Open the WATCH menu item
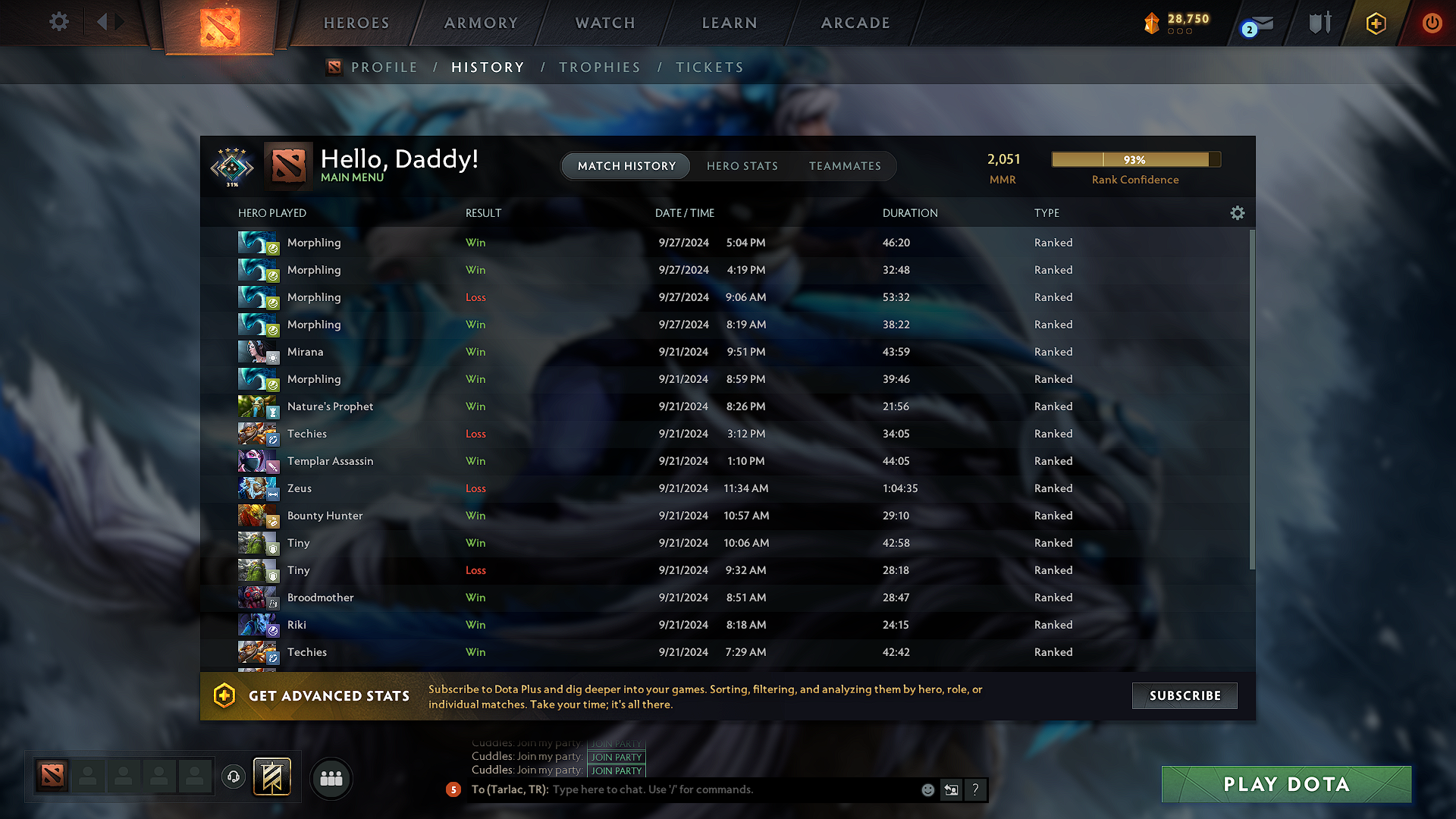Viewport: 1456px width, 819px height. point(604,23)
